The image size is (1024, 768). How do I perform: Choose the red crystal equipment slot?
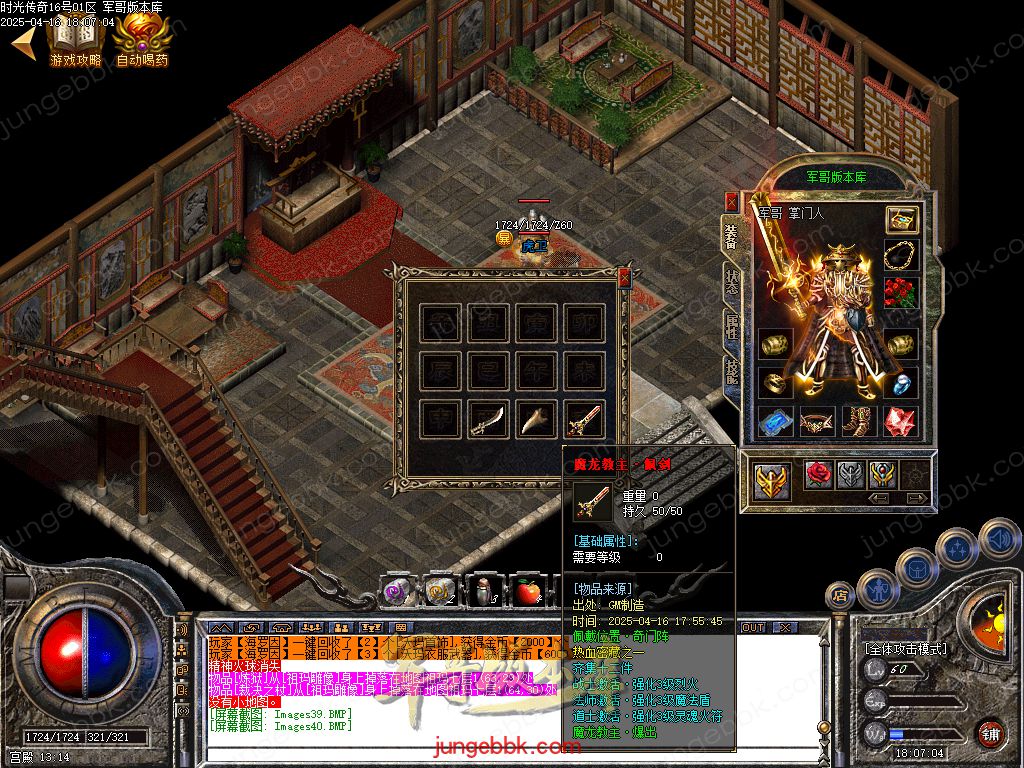(901, 422)
